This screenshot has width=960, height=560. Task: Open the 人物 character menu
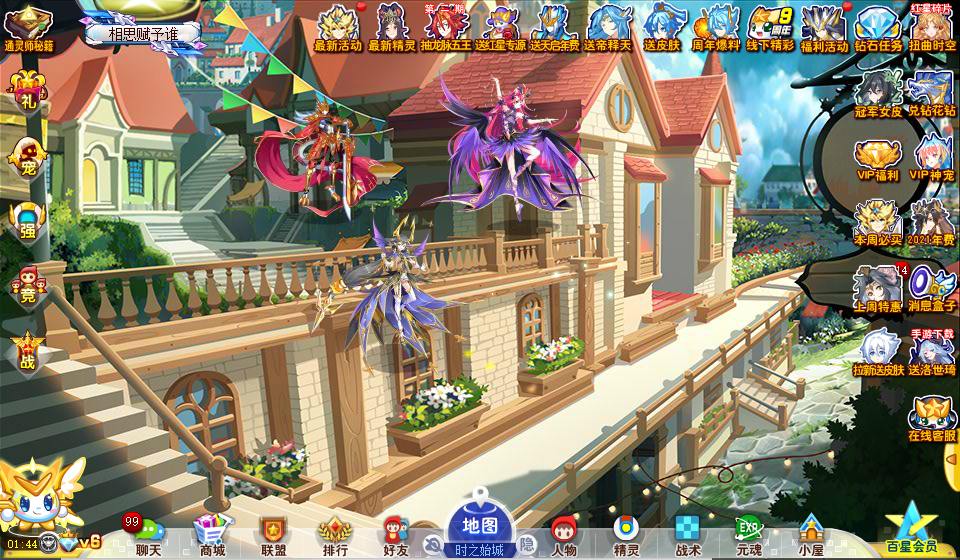click(x=564, y=536)
